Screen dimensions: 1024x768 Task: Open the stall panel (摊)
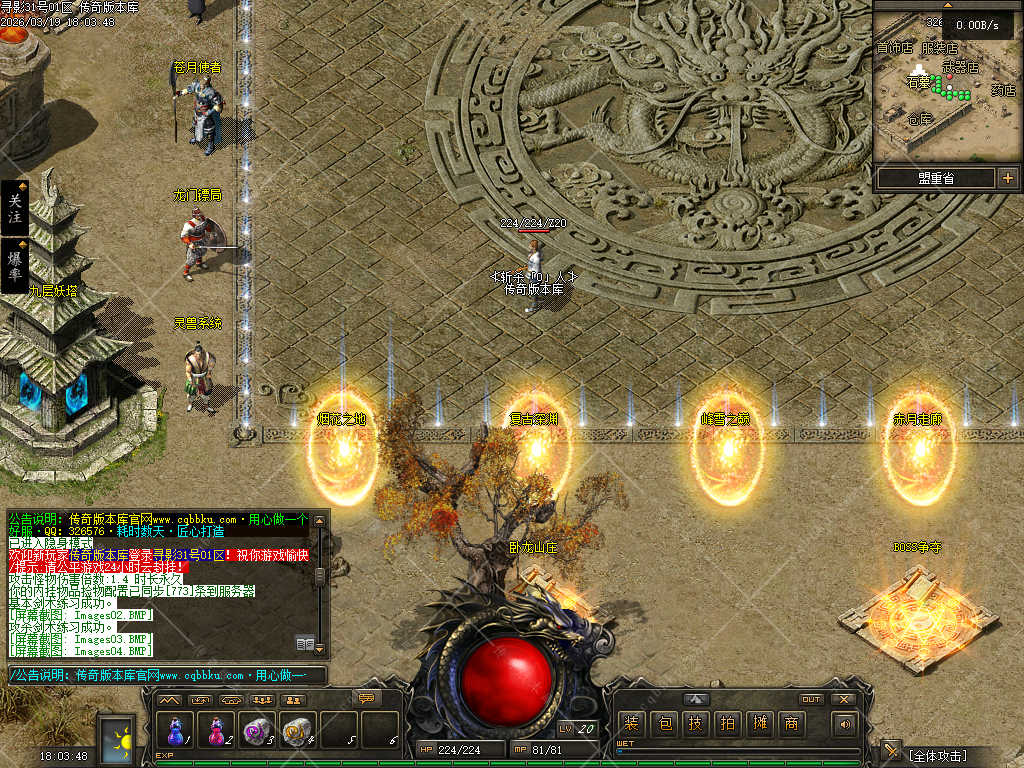click(759, 724)
